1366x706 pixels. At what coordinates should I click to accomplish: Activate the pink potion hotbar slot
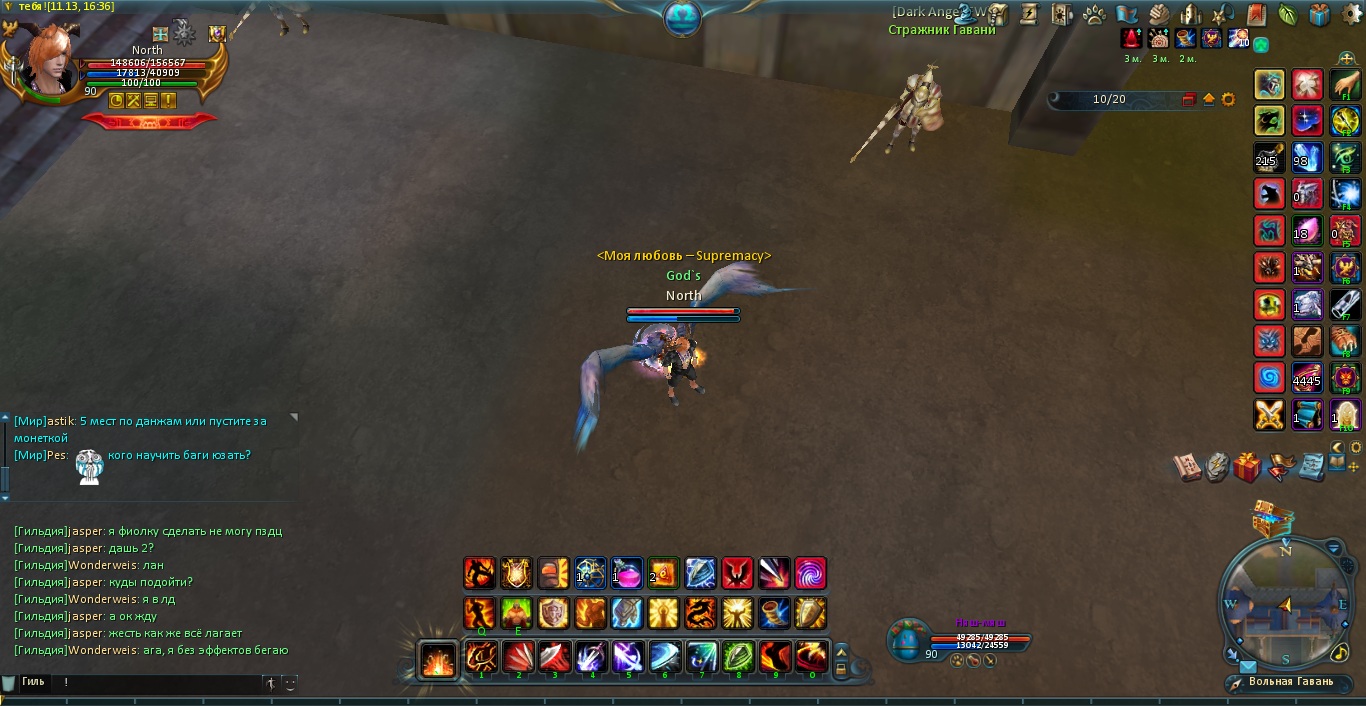click(627, 573)
